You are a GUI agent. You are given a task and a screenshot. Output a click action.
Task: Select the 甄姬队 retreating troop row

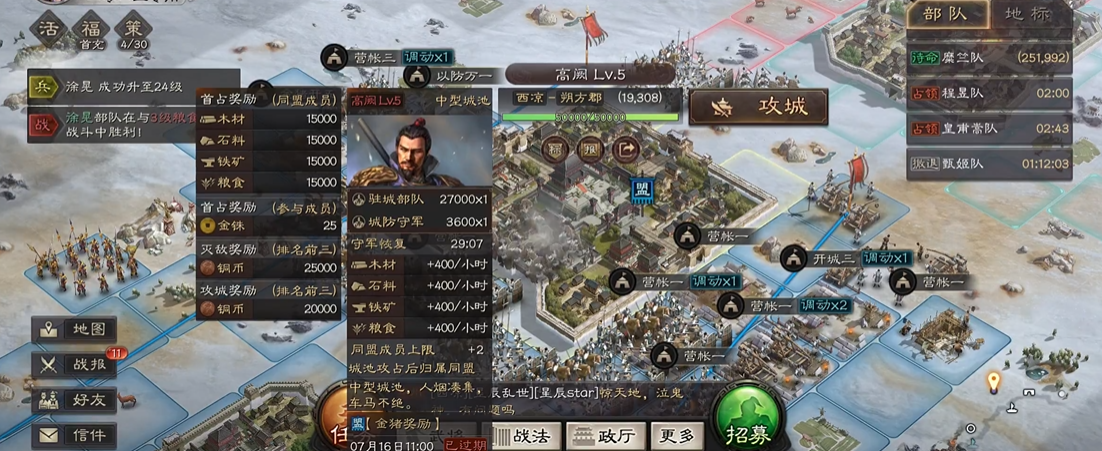click(989, 163)
